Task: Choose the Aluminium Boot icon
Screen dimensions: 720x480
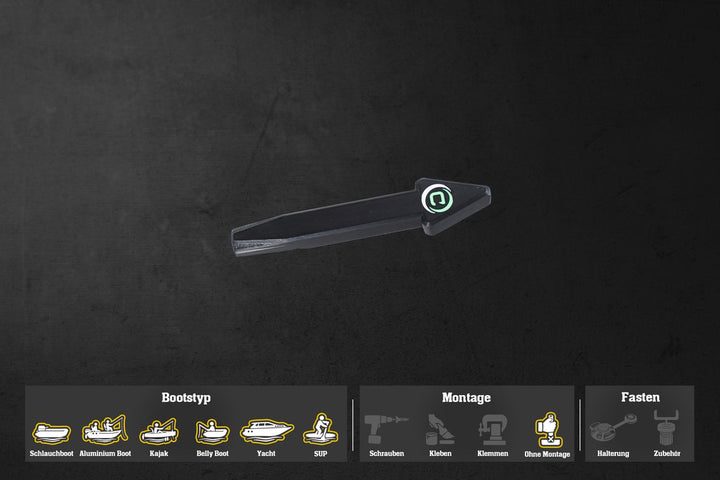Action: (x=104, y=430)
